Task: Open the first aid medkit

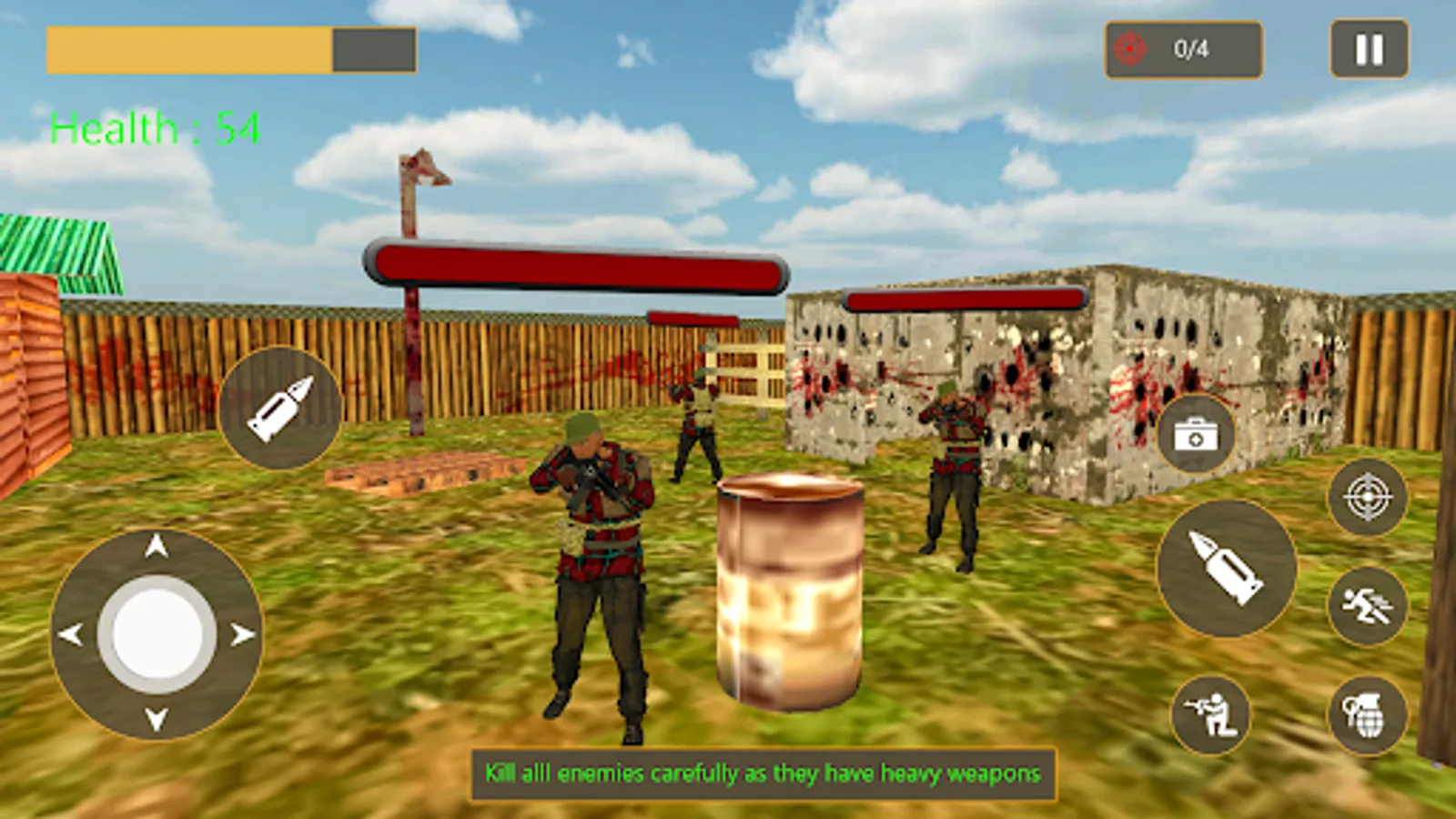Action: (1197, 432)
